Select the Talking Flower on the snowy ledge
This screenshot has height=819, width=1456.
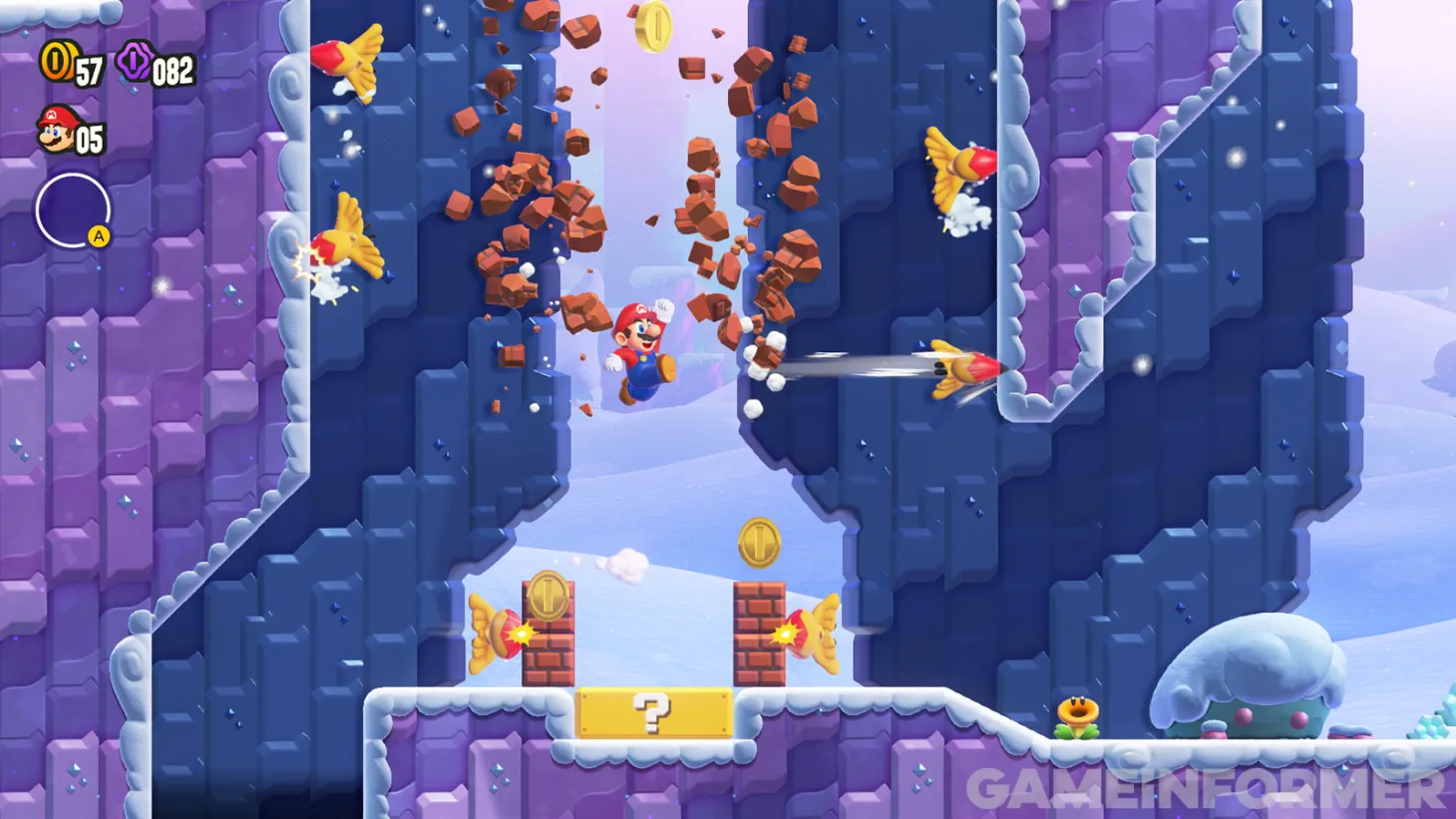1079,714
